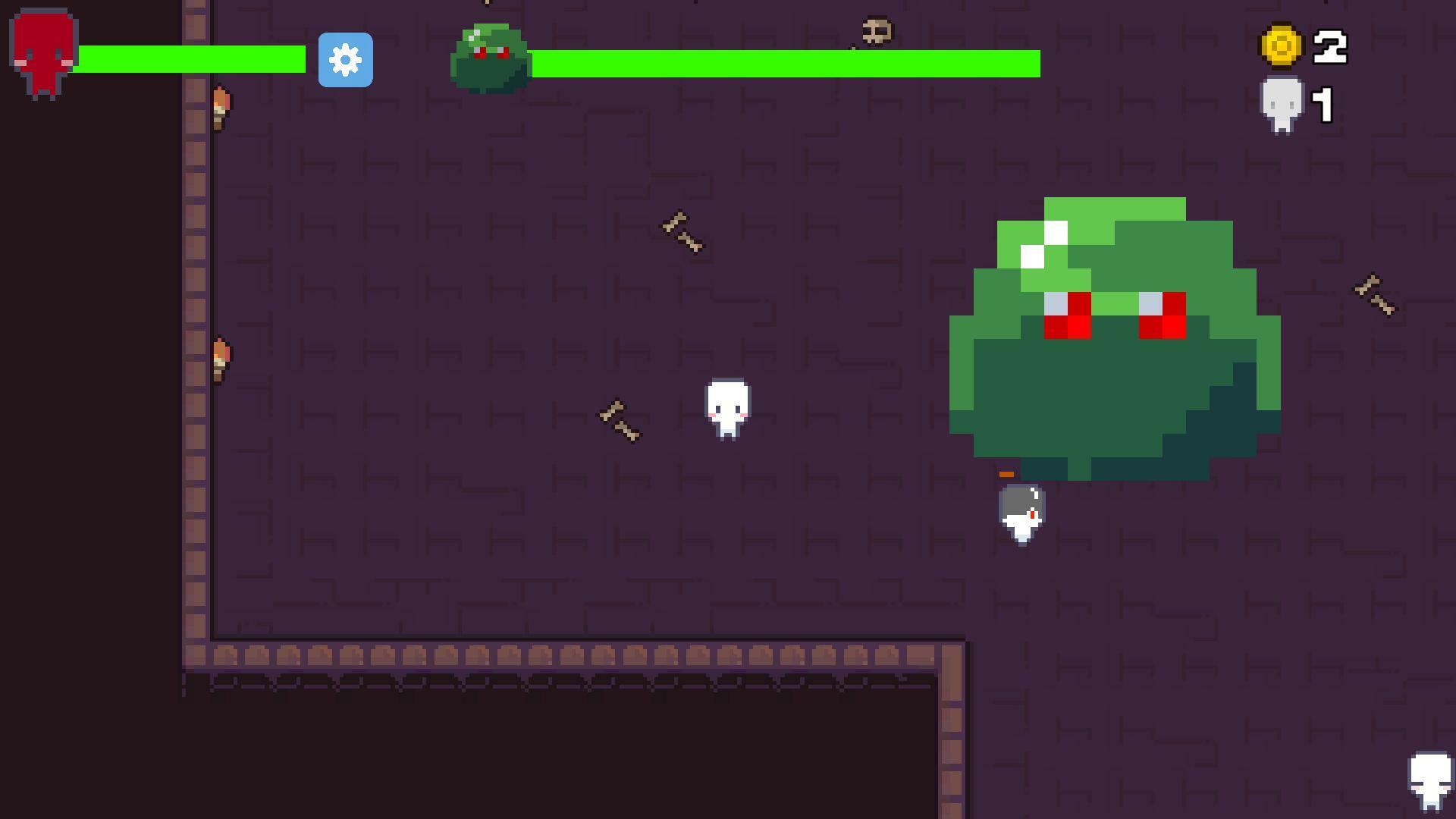
Task: Click the torch on the upper left wall
Action: tap(220, 106)
